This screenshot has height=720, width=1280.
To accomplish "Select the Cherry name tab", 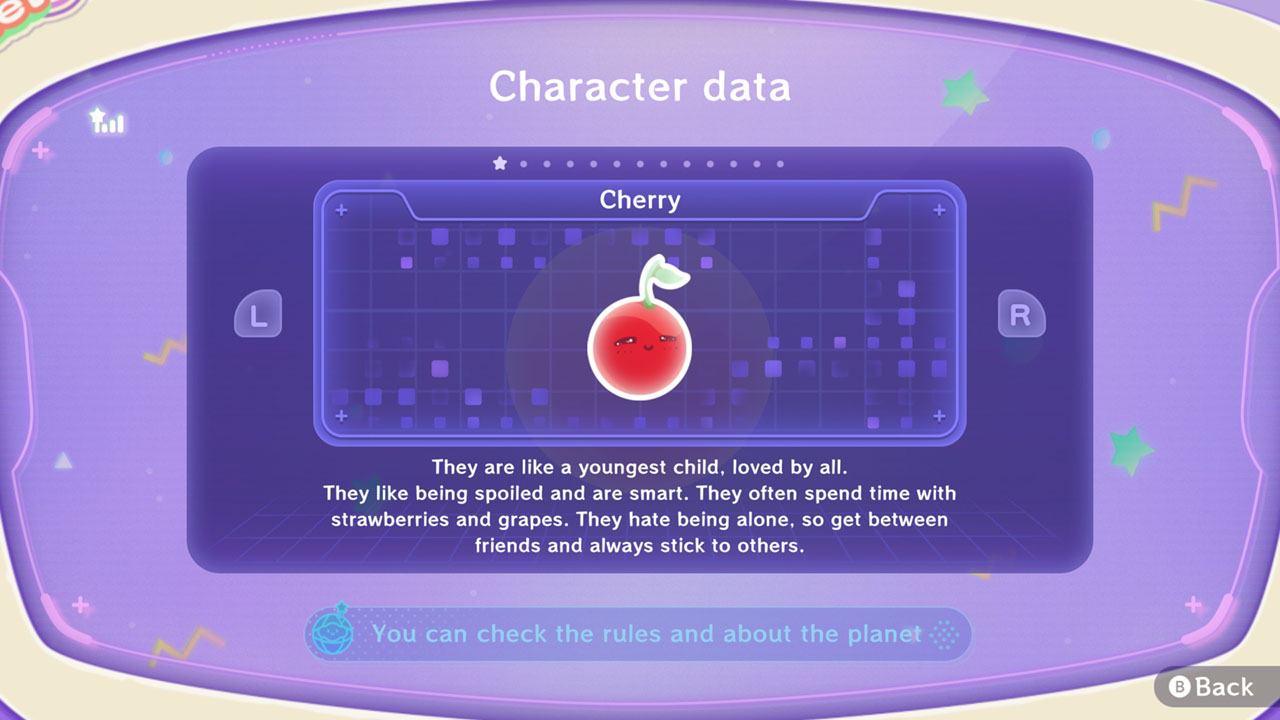I will [x=640, y=200].
